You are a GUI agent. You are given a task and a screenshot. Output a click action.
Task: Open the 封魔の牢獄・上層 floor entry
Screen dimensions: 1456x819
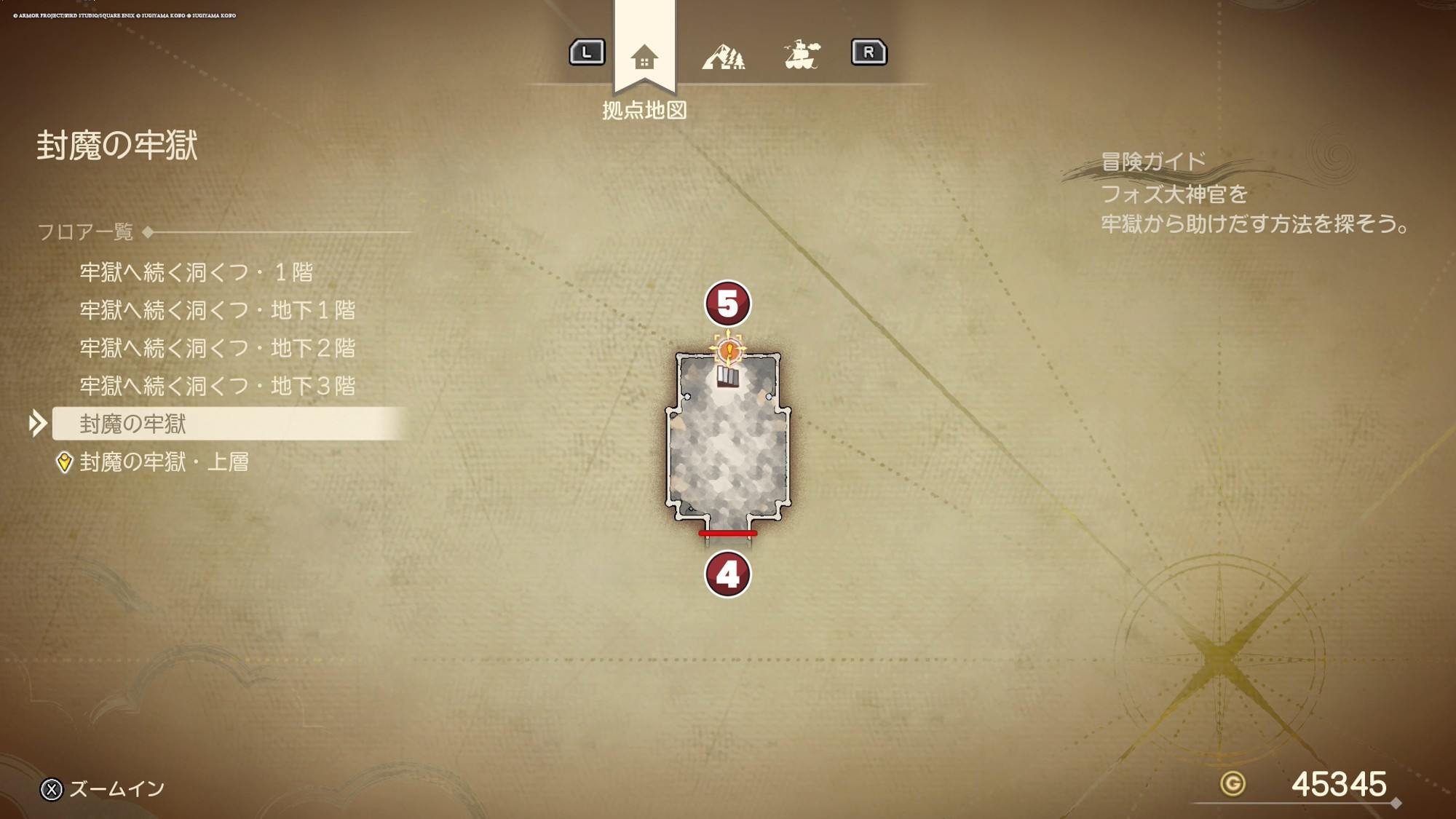tap(165, 462)
